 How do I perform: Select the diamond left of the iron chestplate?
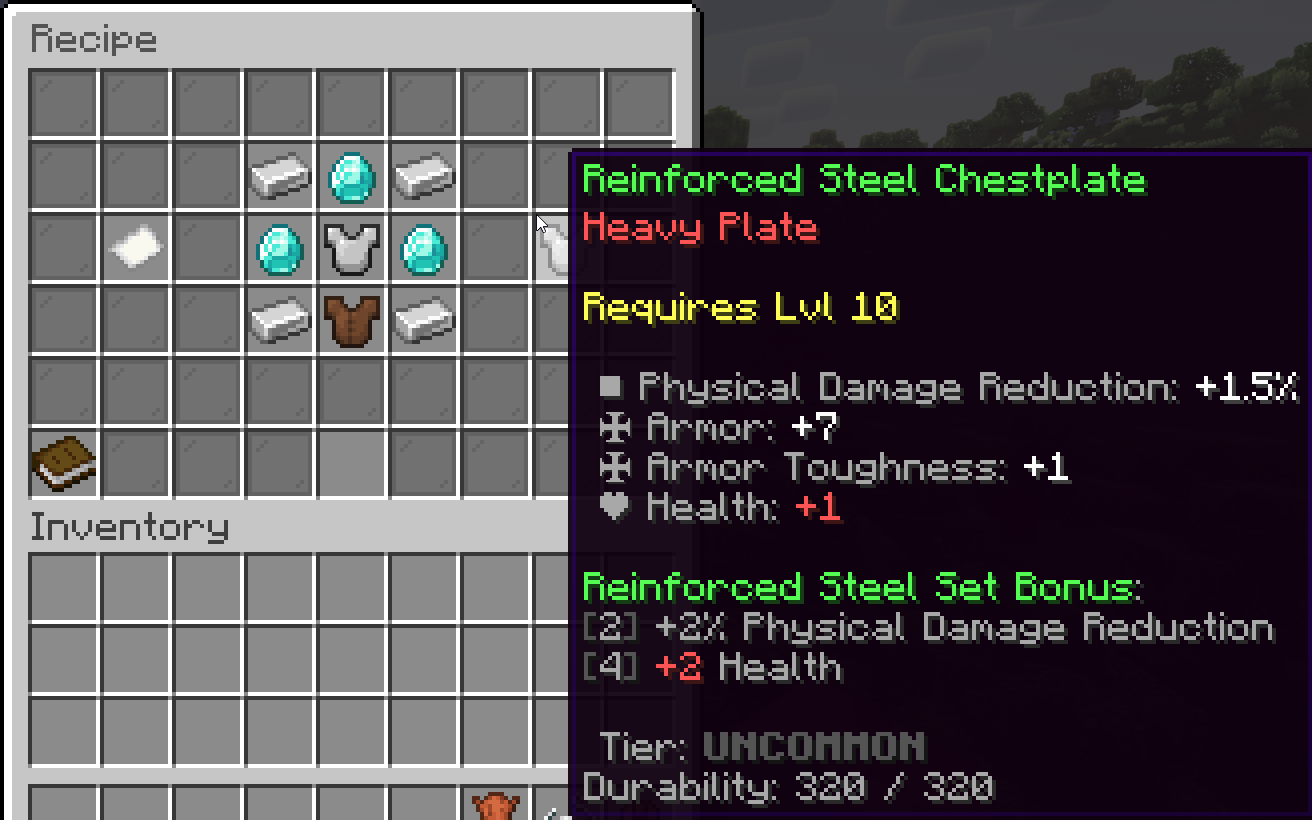pos(279,247)
